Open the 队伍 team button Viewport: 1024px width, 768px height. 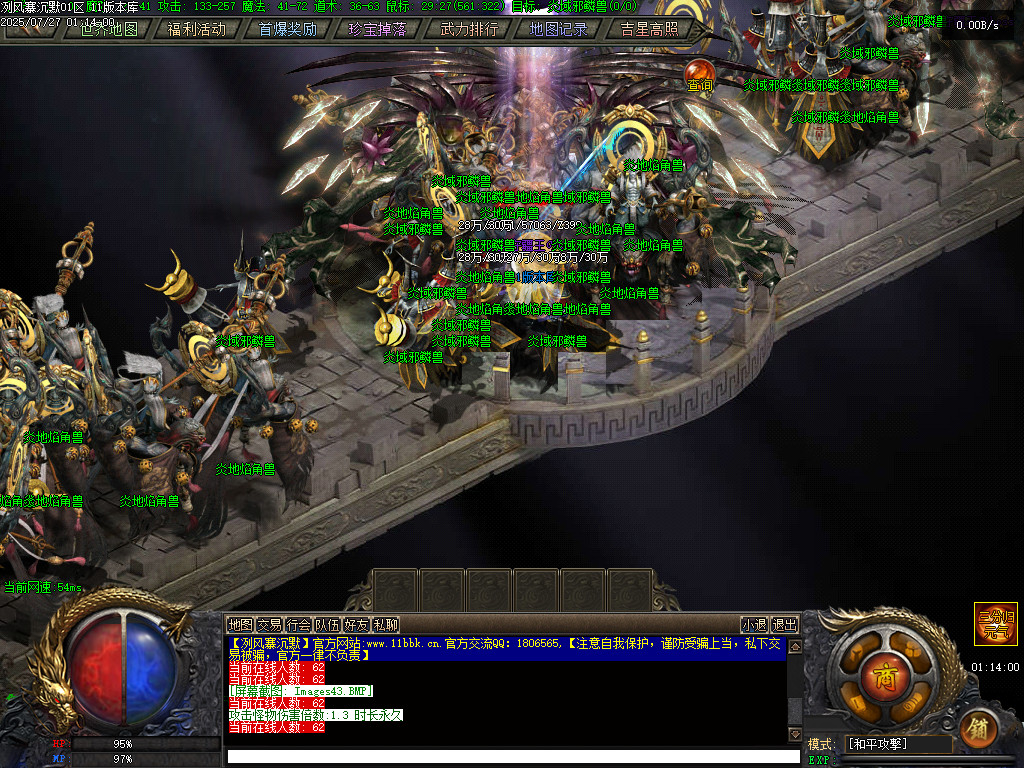(x=327, y=625)
